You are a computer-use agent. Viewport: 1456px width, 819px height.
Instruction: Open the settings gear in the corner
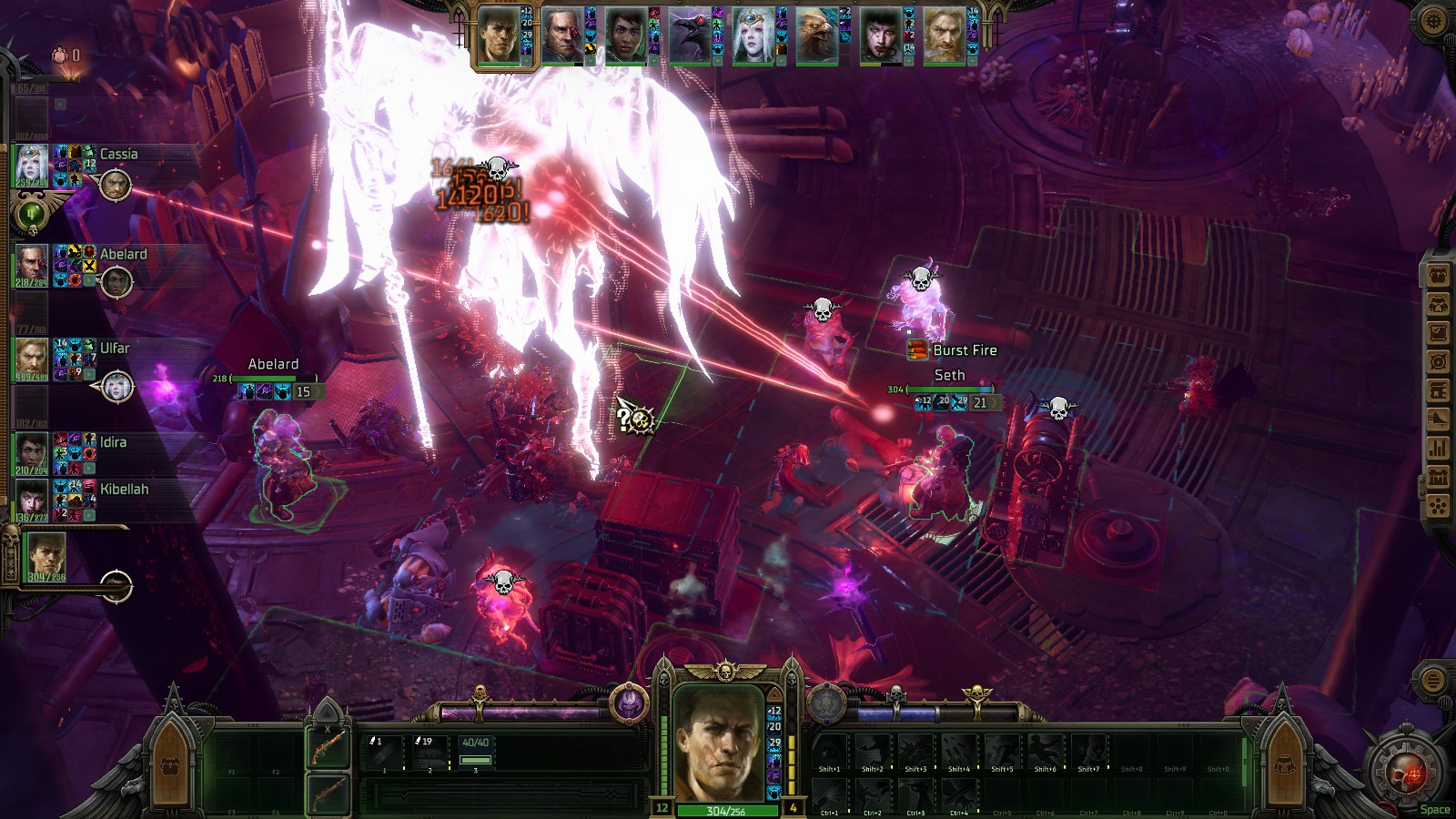tap(1431, 20)
